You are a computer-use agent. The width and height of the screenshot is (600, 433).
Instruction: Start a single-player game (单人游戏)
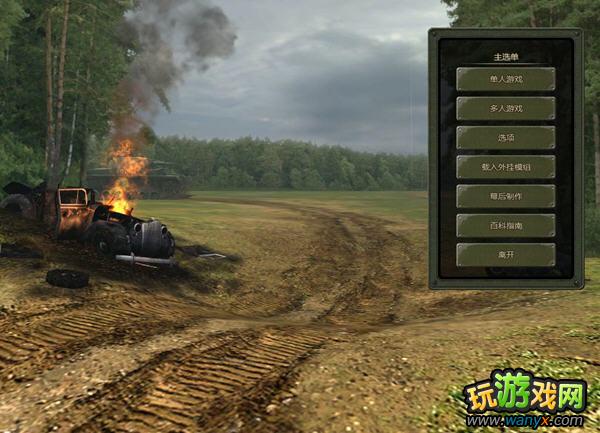click(x=505, y=79)
